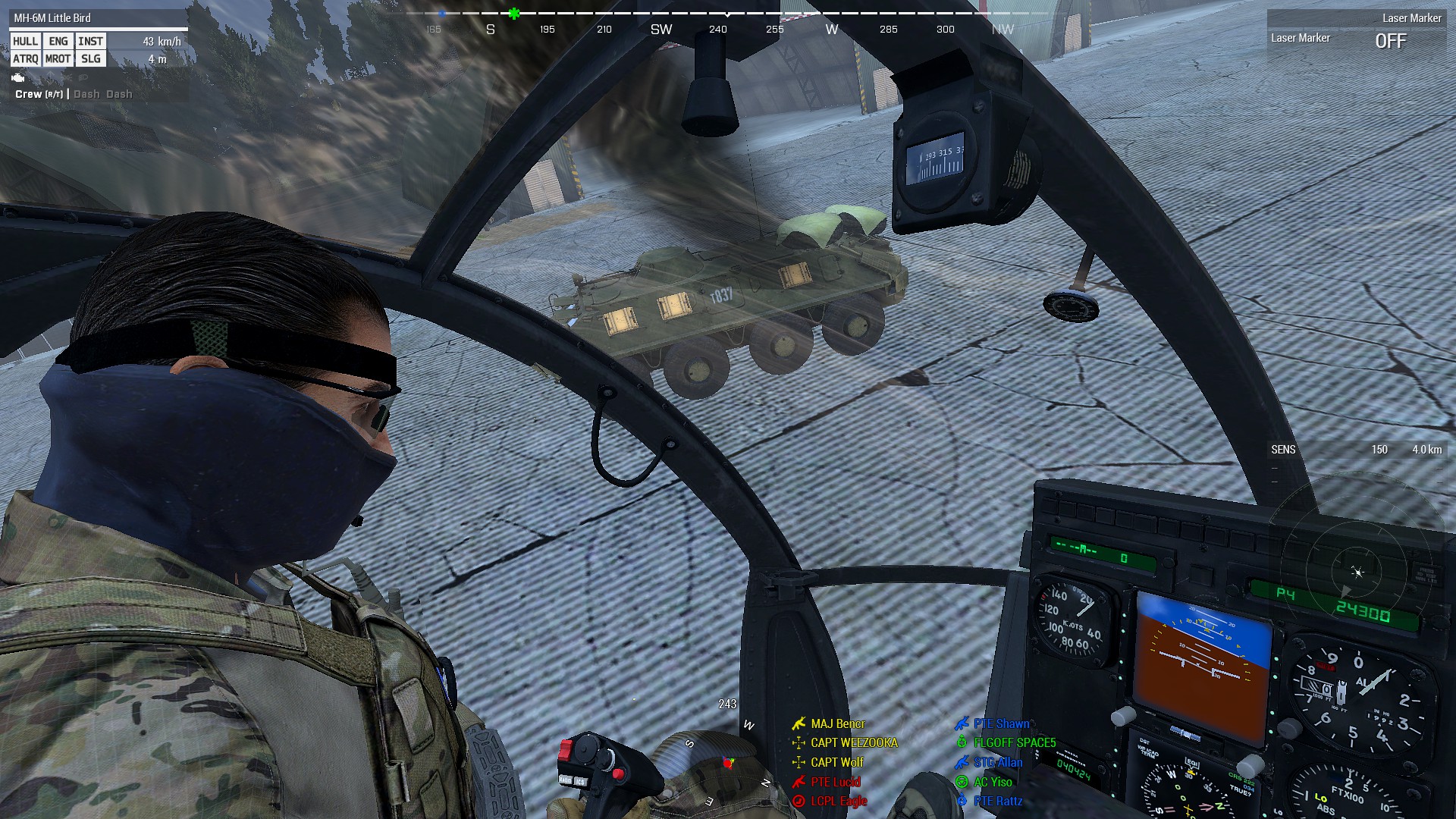
Task: Click the INST instrument status box
Action: click(90, 42)
